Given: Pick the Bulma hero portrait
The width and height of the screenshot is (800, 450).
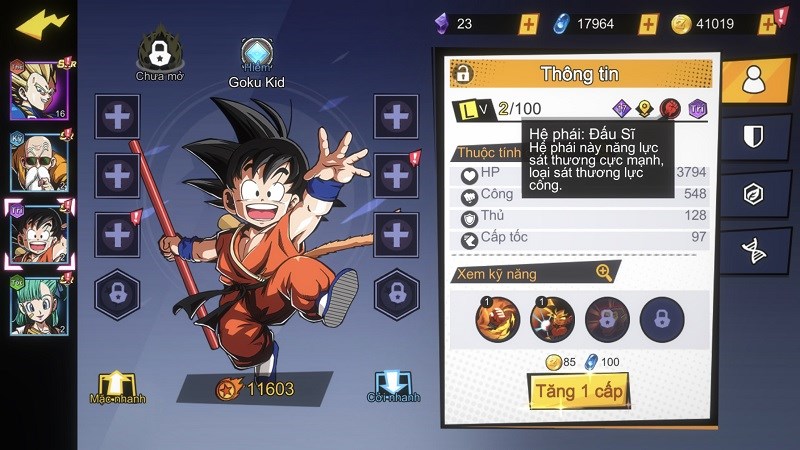Looking at the screenshot, I should point(38,304).
